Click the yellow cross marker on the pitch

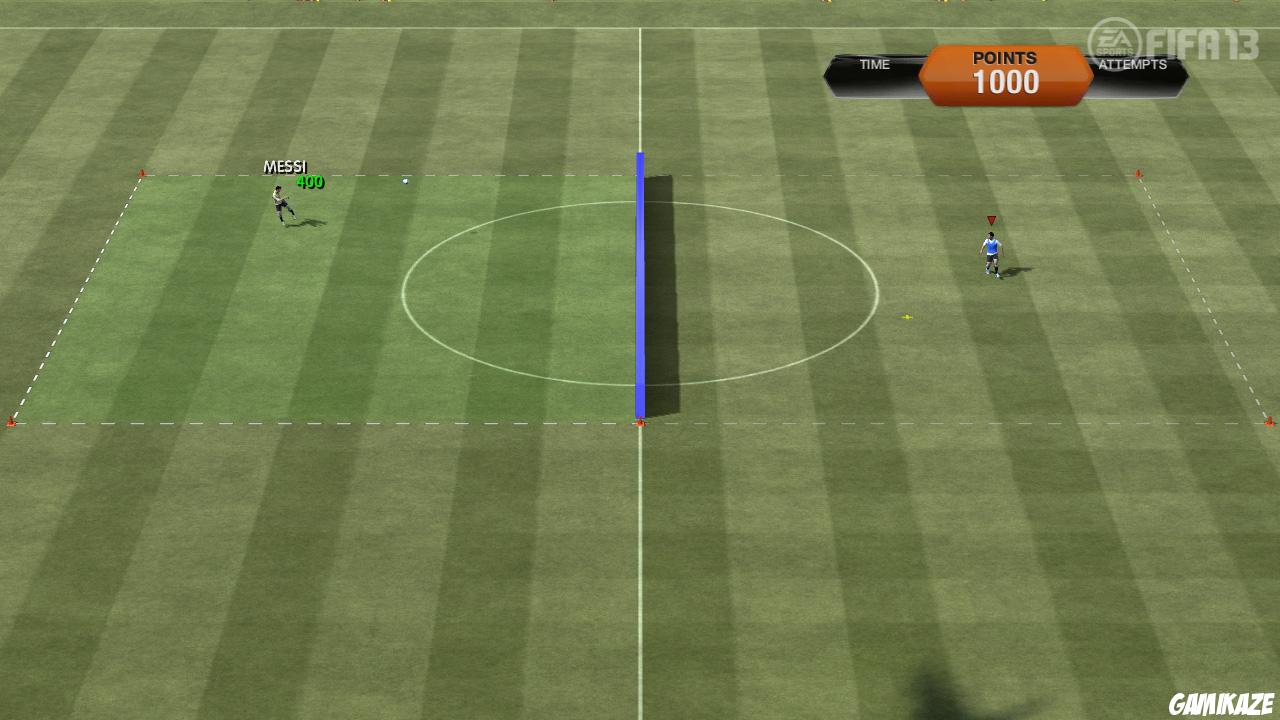click(906, 315)
